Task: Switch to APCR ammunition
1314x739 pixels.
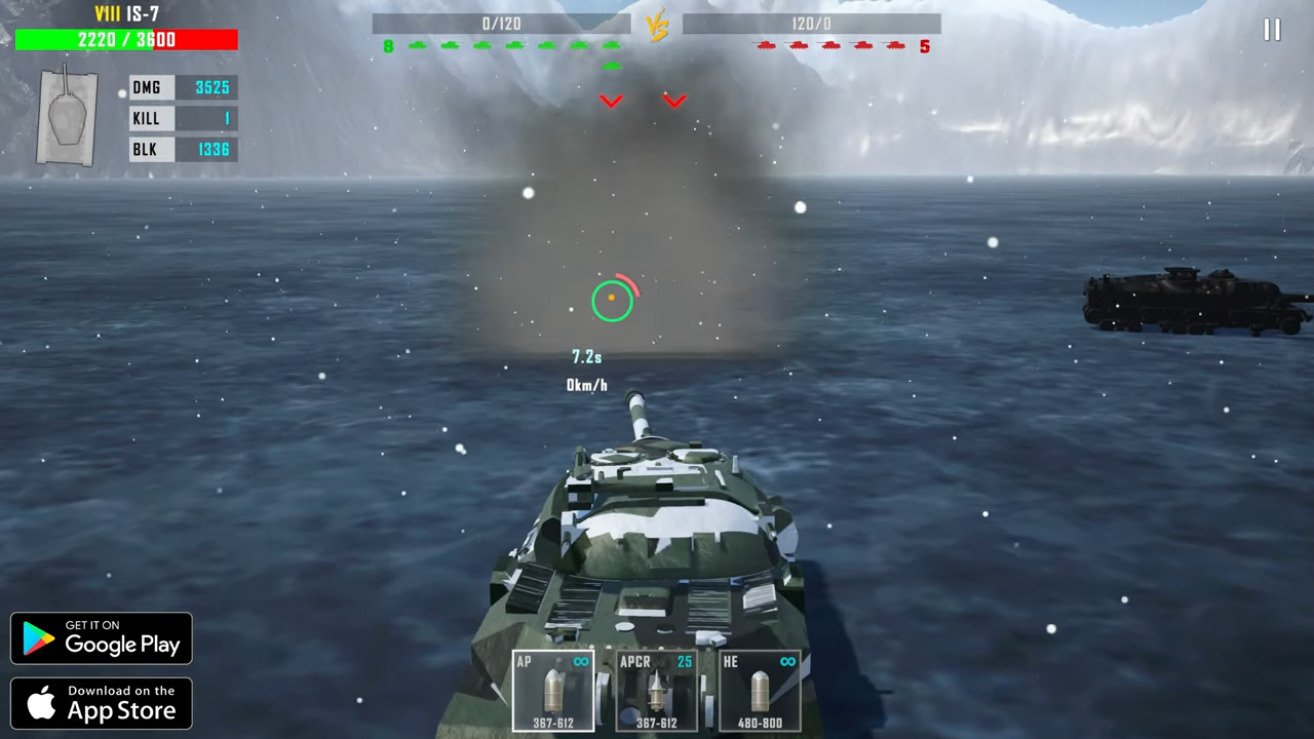Action: (x=656, y=691)
